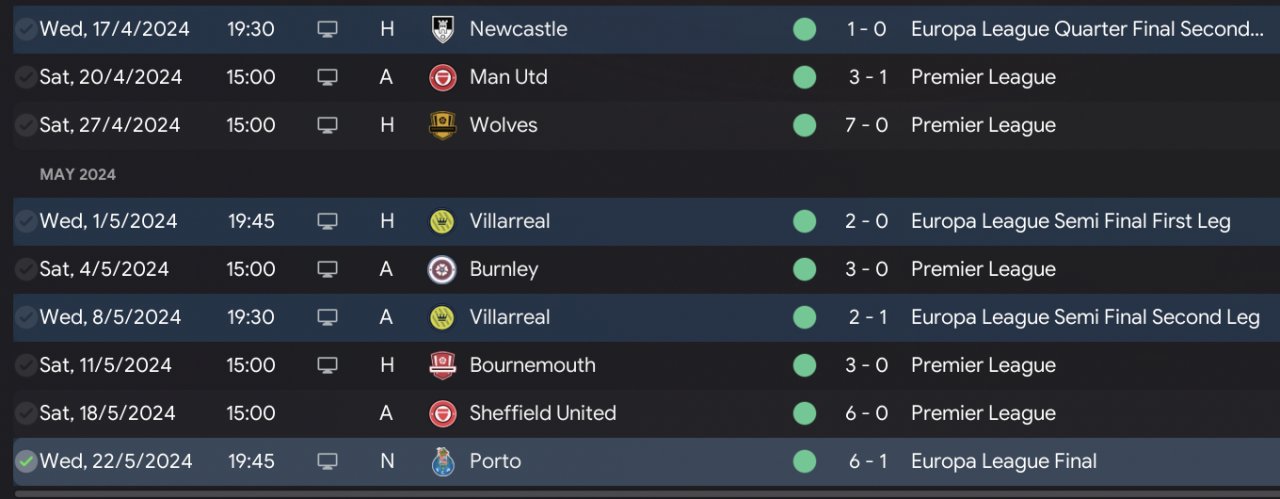Tick the checkbox beside Sat, 20/4/2024
This screenshot has width=1280, height=499.
pos(26,77)
